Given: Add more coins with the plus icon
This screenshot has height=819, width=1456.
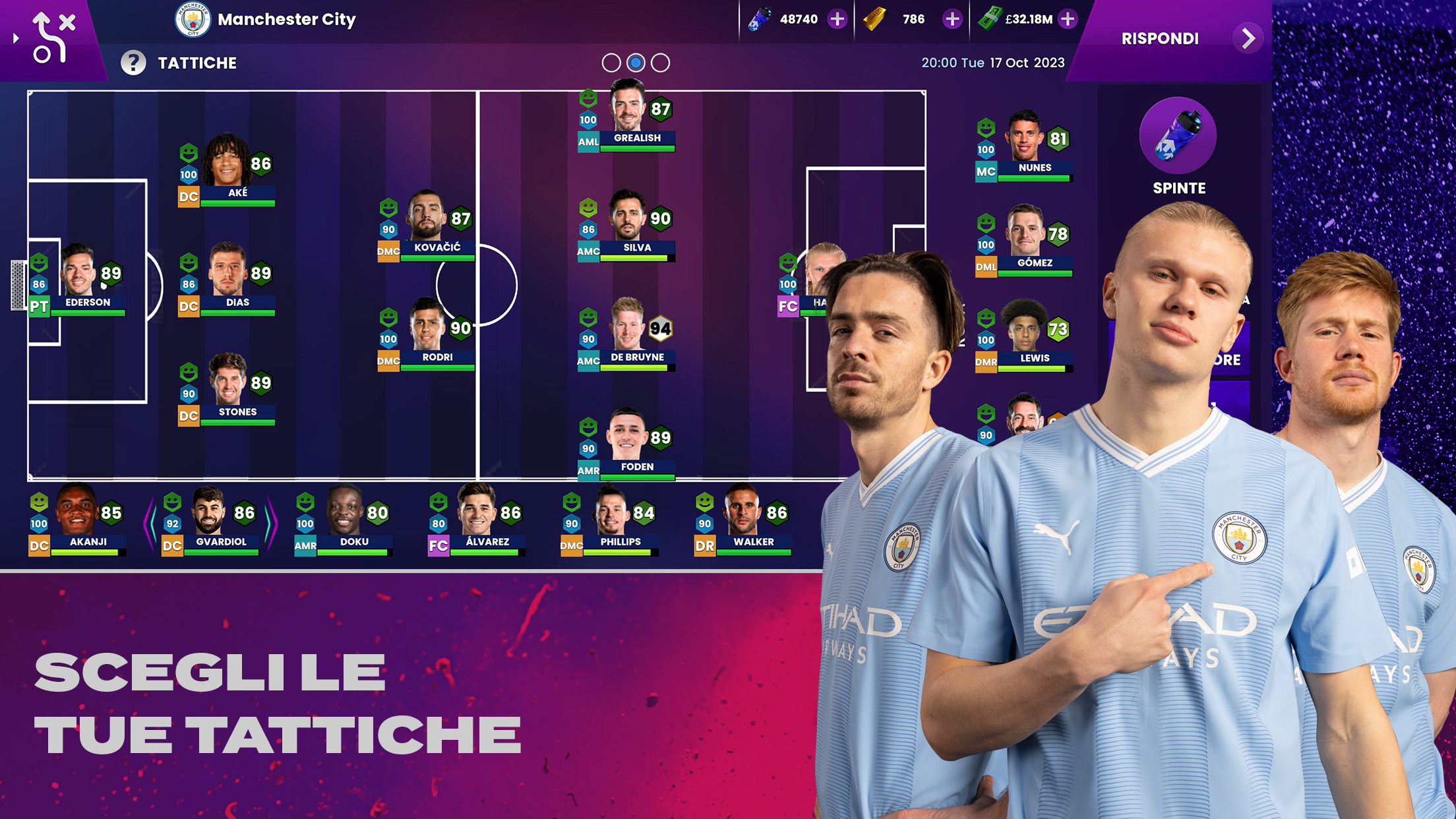Looking at the screenshot, I should (838, 19).
